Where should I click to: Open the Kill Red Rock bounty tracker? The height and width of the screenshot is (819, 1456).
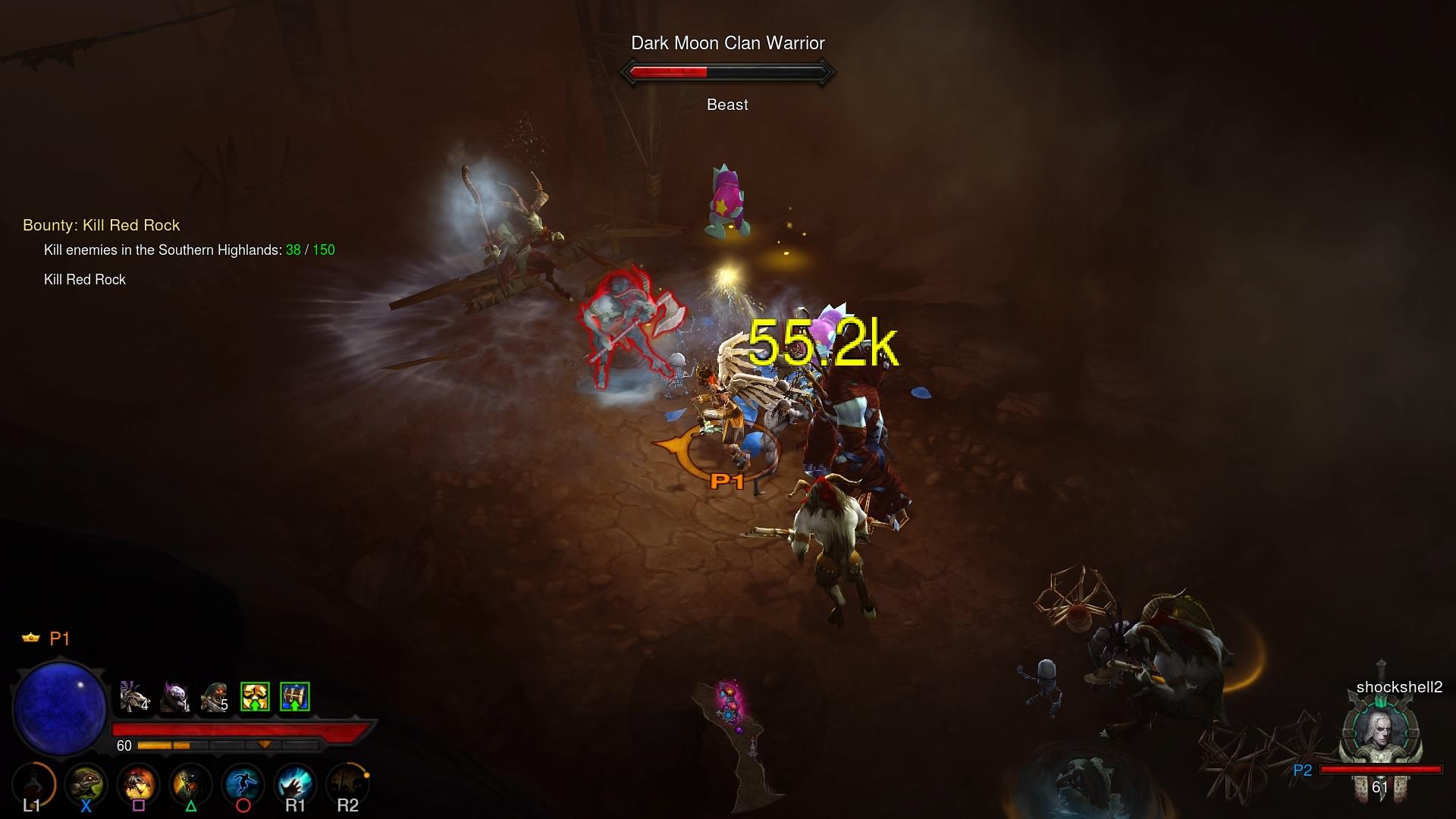click(102, 225)
